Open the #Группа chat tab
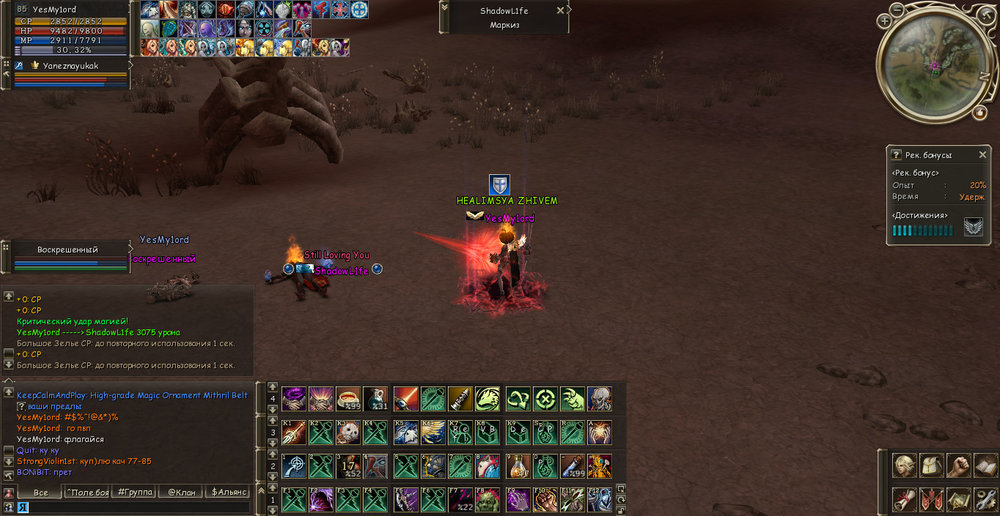Viewport: 1000px width, 516px height. coord(134,492)
